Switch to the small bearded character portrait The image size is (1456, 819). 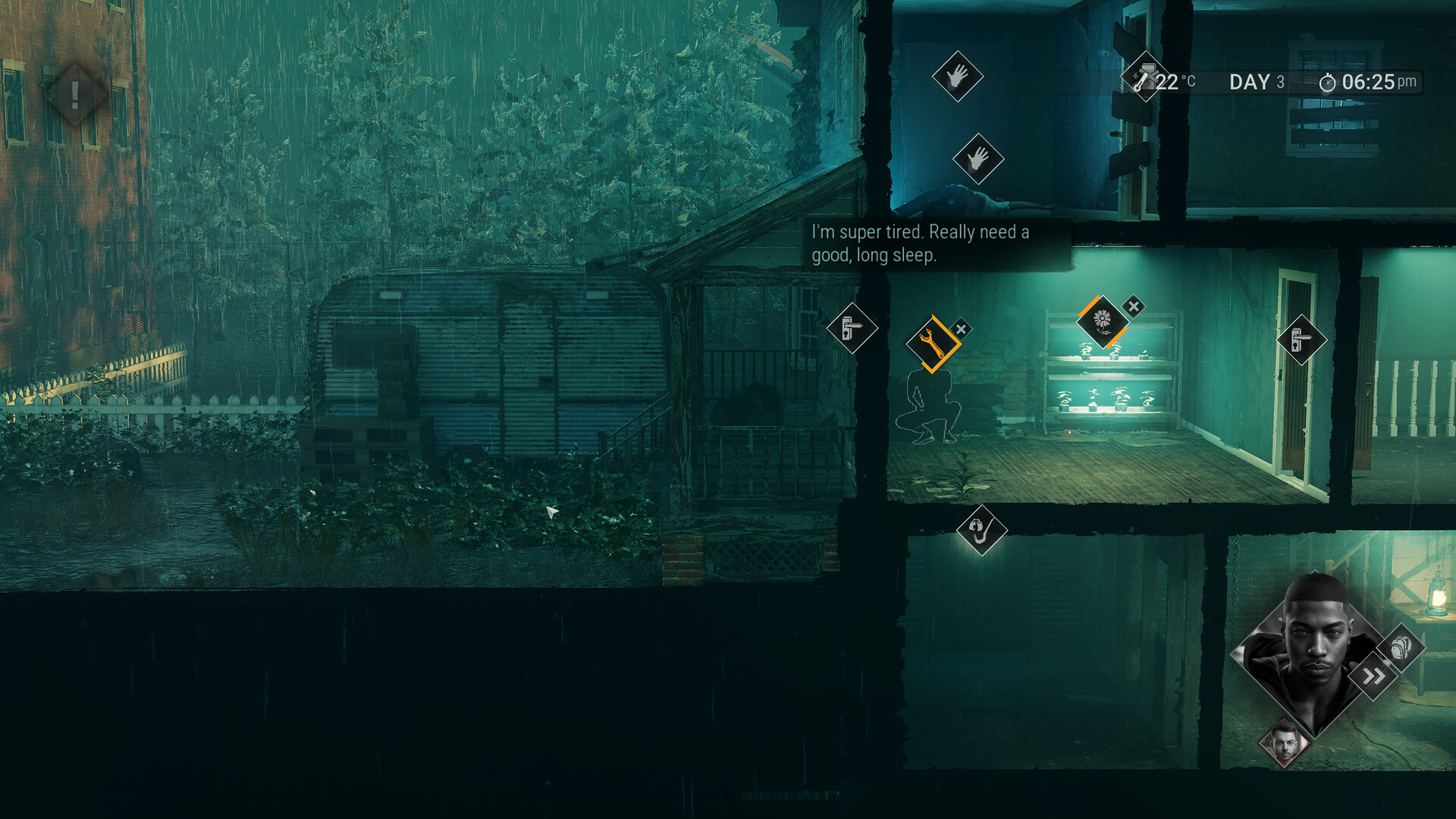(1284, 744)
